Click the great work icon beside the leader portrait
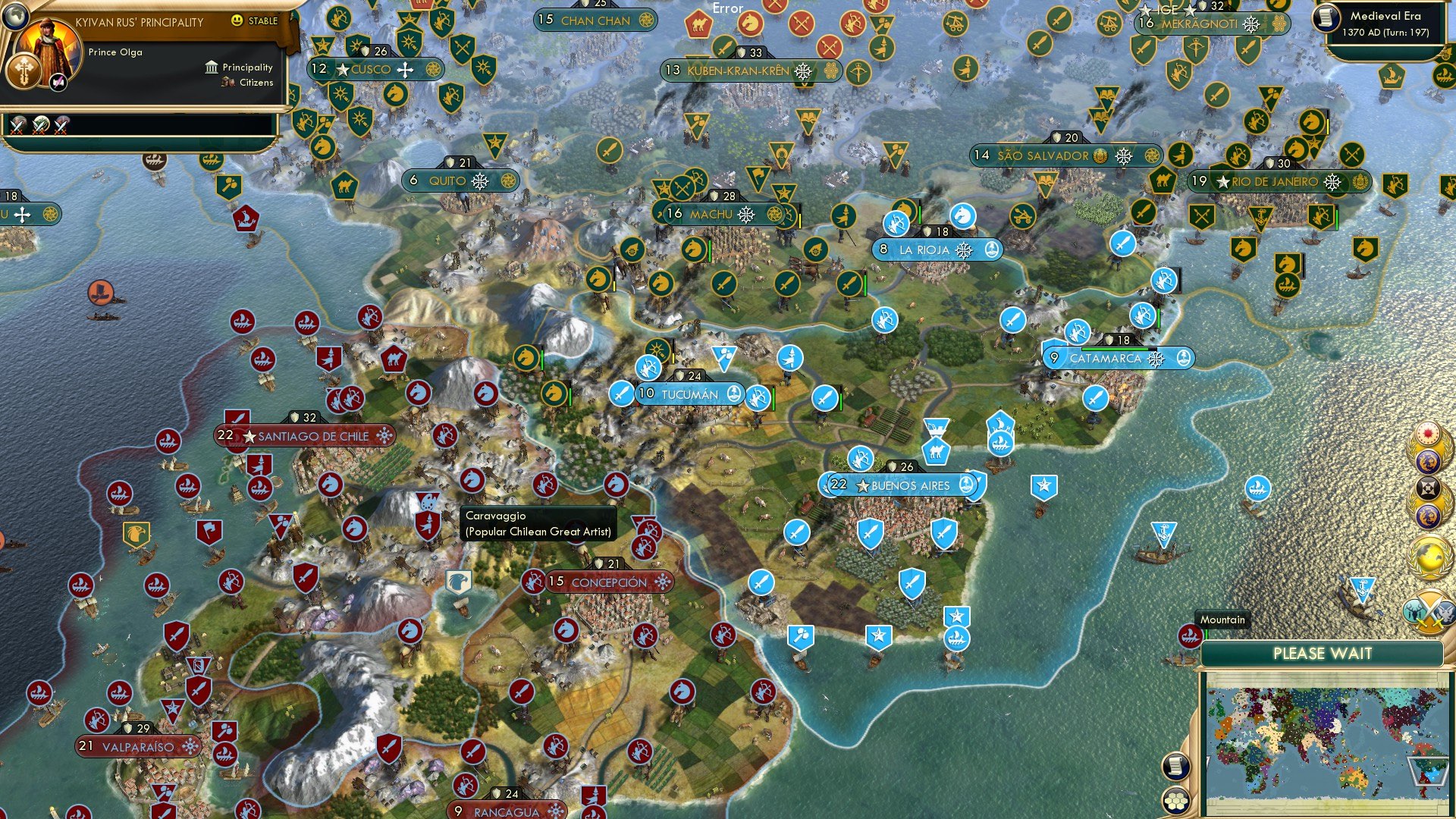Image resolution: width=1456 pixels, height=819 pixels. tap(58, 83)
